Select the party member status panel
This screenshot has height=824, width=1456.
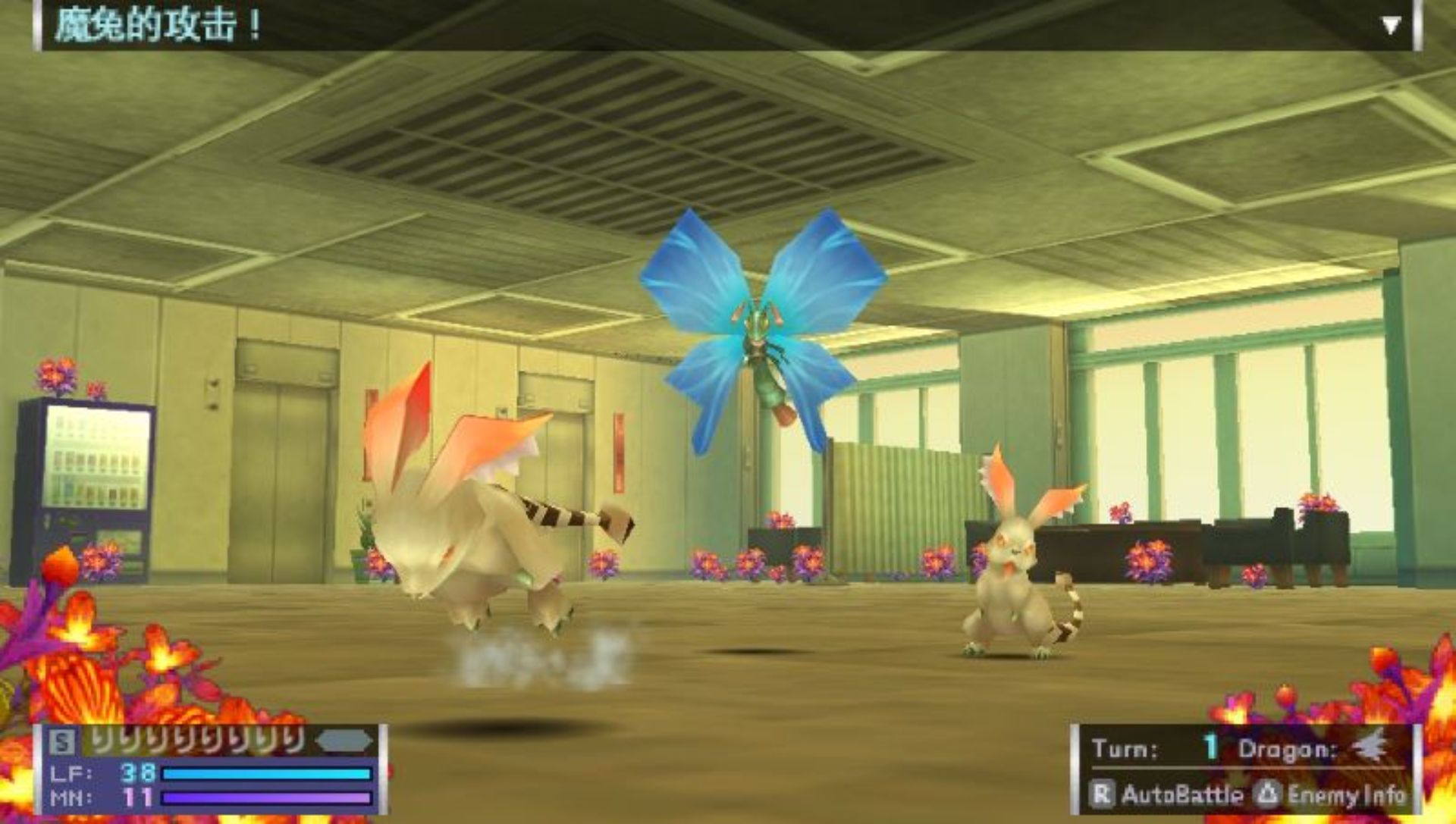[210, 769]
